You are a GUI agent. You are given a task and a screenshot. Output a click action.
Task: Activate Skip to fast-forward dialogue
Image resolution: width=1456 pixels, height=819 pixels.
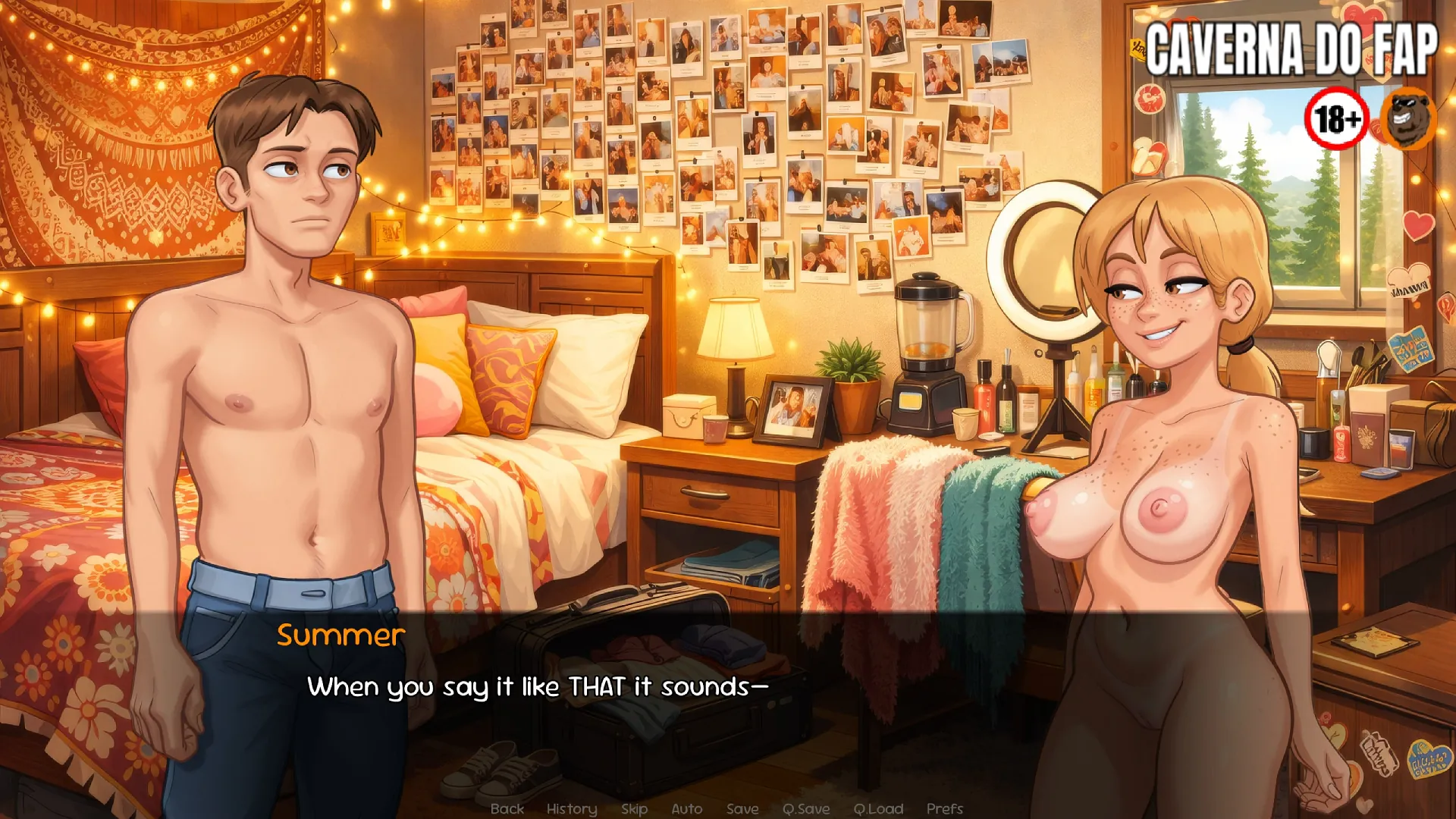coord(634,809)
